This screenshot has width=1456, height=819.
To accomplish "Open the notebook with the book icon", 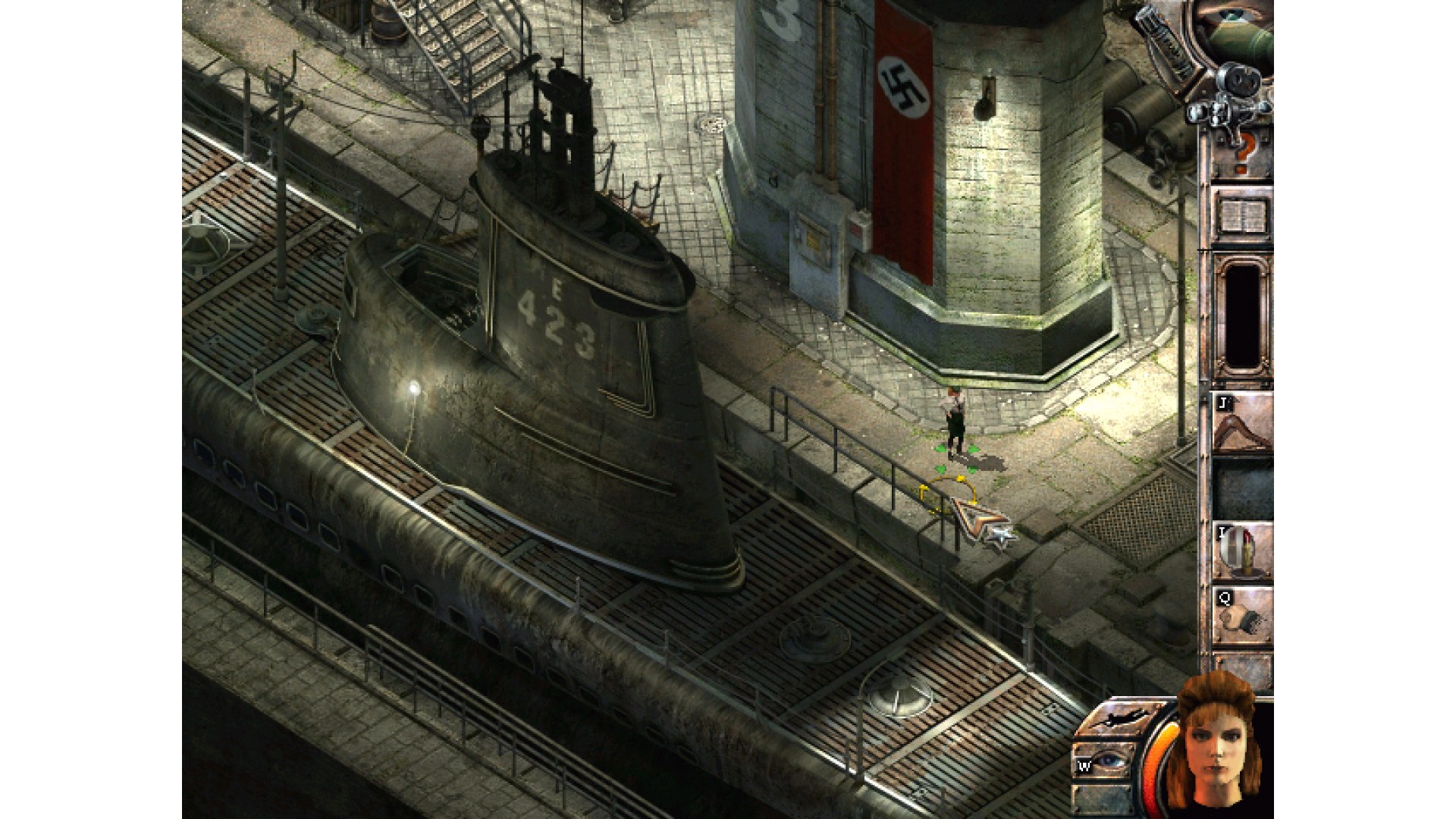I will pyautogui.click(x=1241, y=216).
